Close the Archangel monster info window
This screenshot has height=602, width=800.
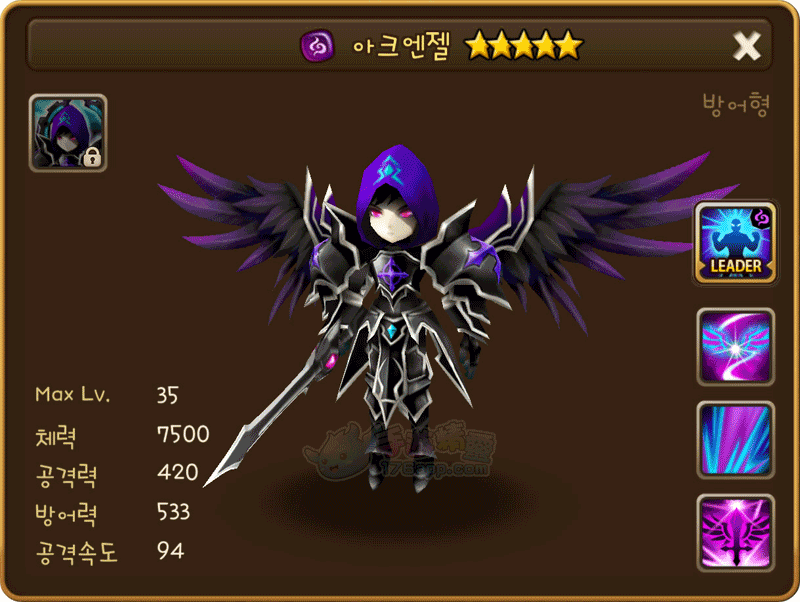(747, 46)
